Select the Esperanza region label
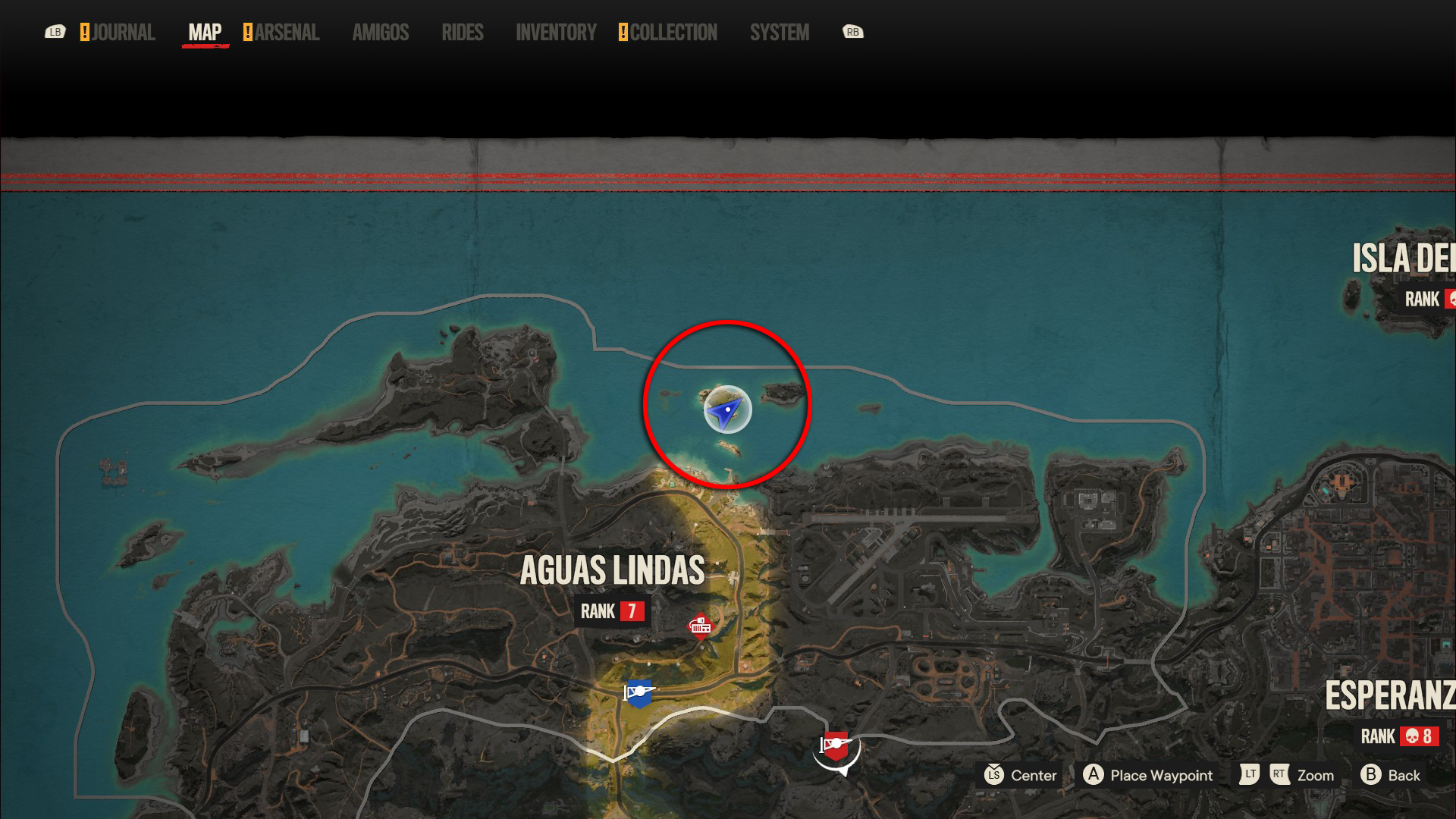The width and height of the screenshot is (1456, 819). click(x=1389, y=696)
